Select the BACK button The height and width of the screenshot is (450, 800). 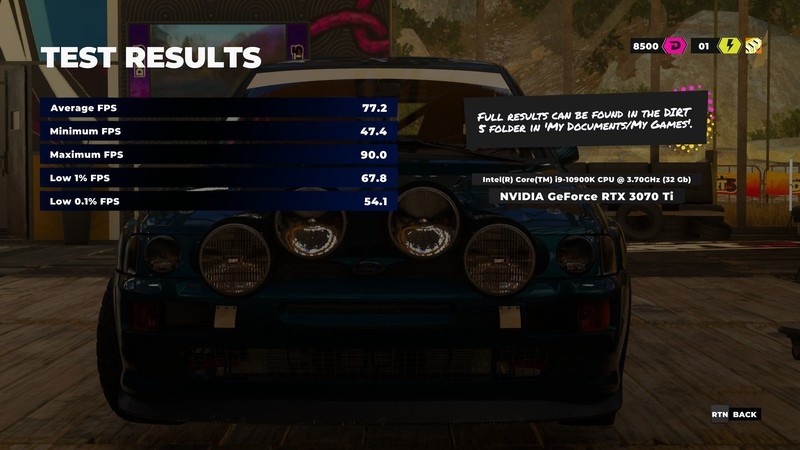pyautogui.click(x=745, y=414)
